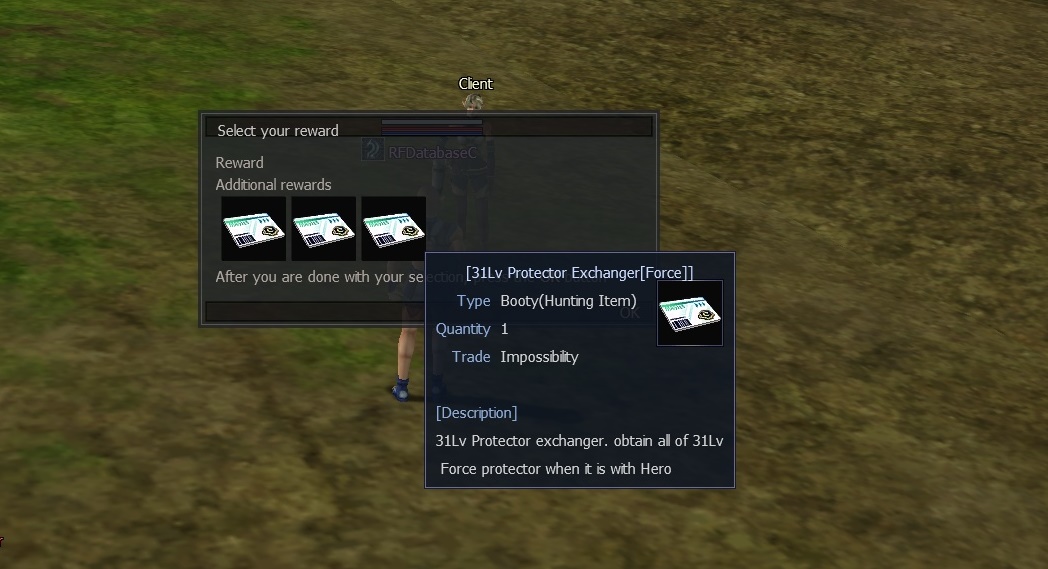The width and height of the screenshot is (1048, 569).
Task: Select the leftmost additional reward exchanger
Action: (253, 229)
